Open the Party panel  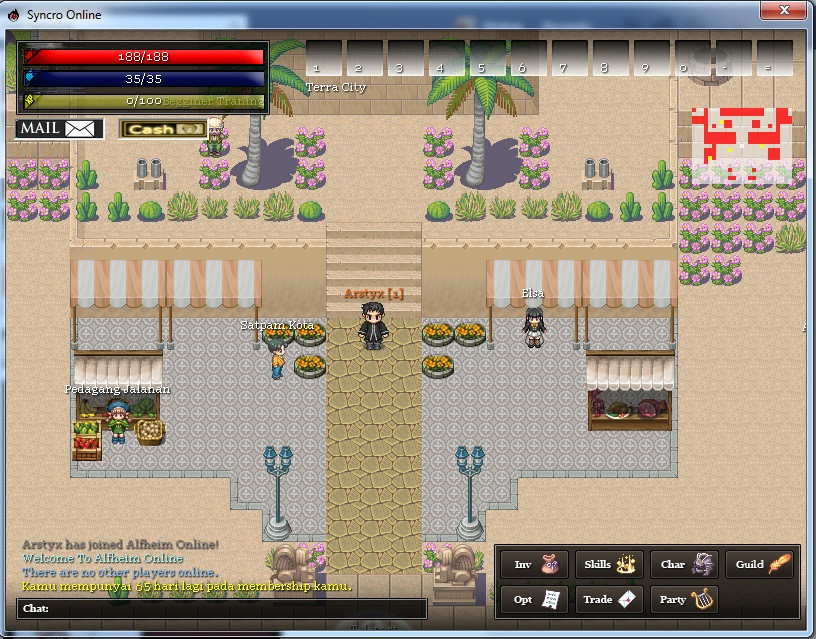[x=684, y=599]
